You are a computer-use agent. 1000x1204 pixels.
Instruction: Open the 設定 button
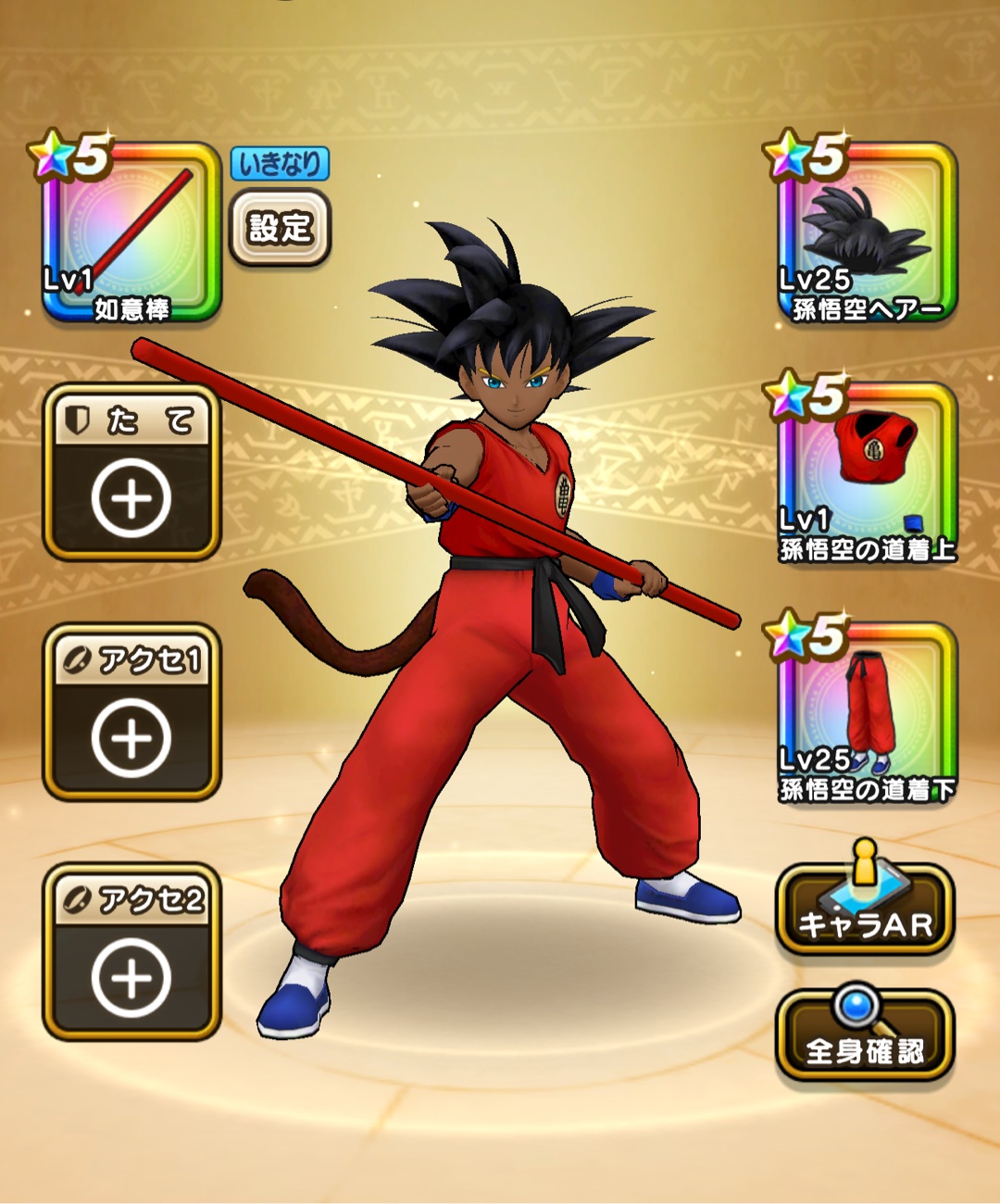click(279, 228)
